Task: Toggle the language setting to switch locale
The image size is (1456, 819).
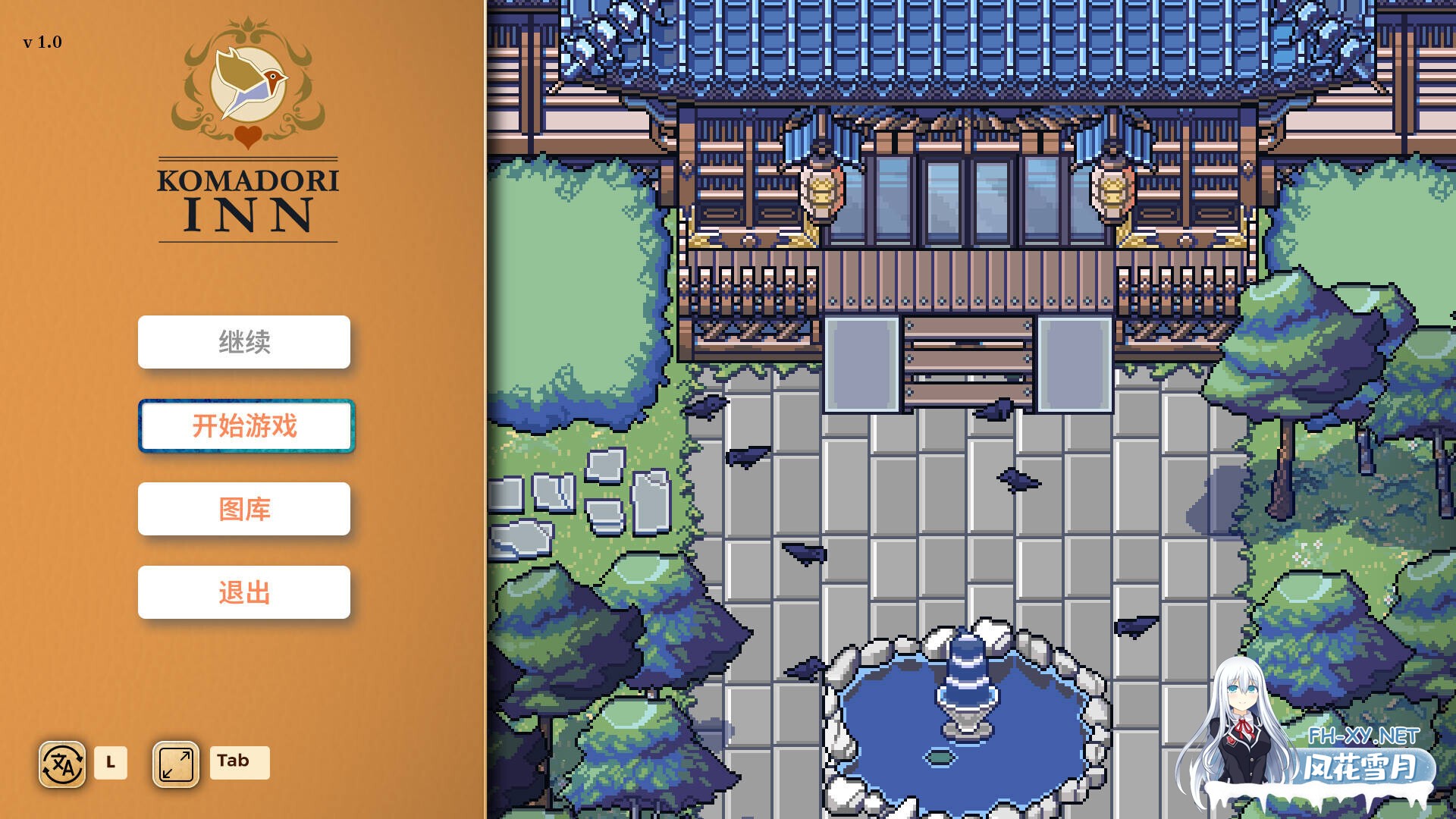Action: click(x=62, y=764)
